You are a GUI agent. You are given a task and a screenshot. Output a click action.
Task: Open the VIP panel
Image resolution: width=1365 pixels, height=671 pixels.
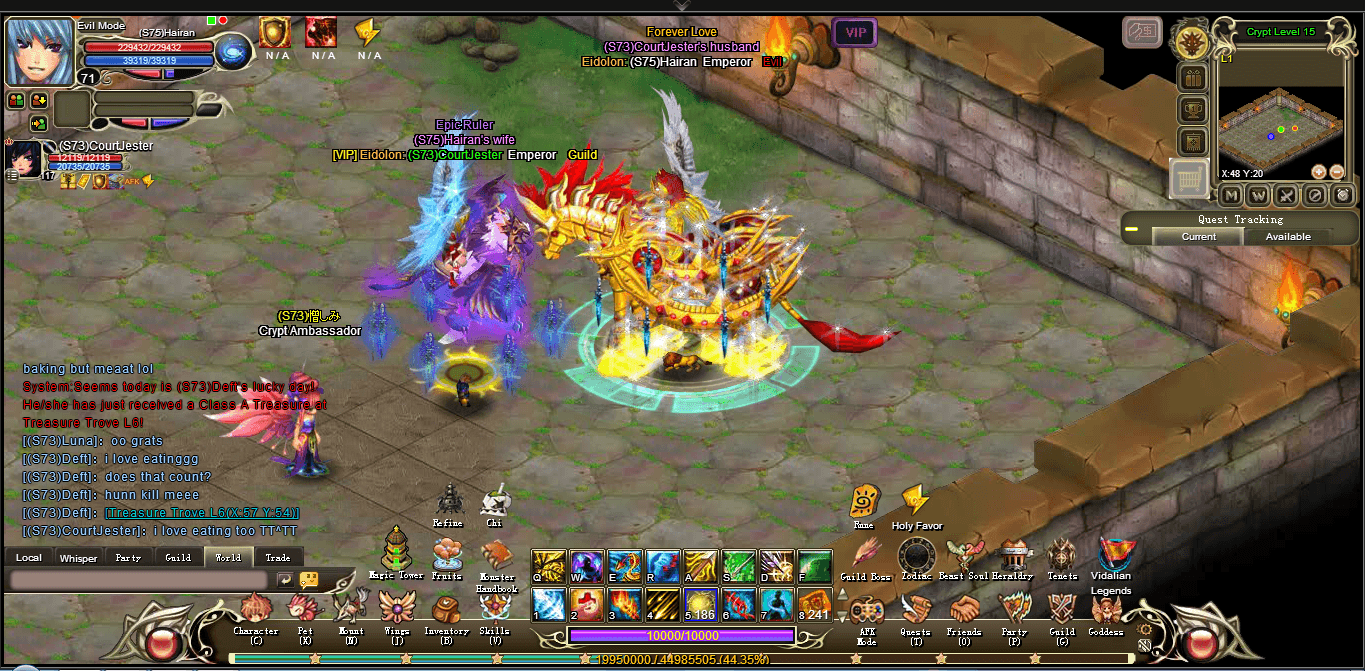coord(855,33)
